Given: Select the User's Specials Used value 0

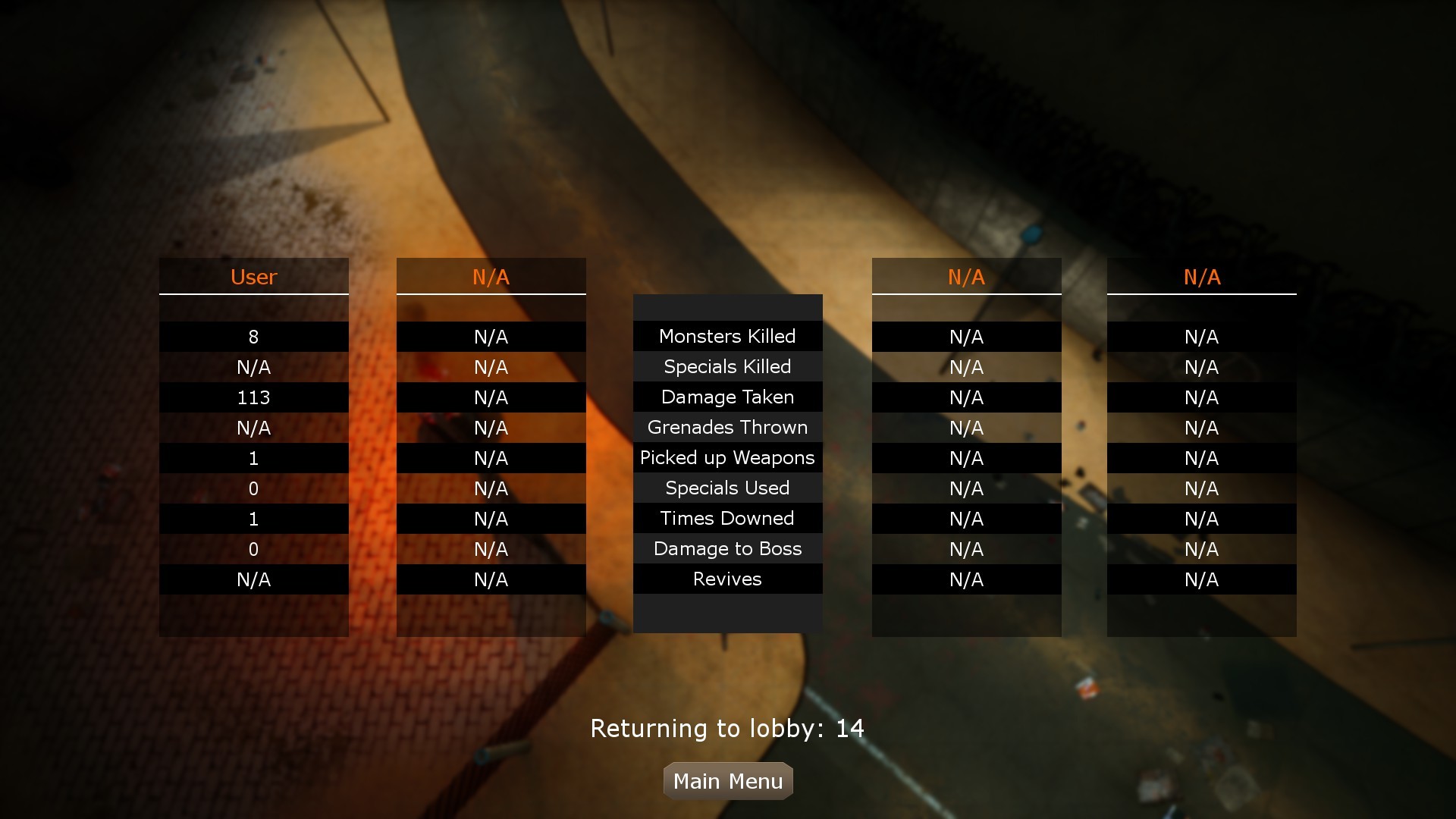Looking at the screenshot, I should 254,488.
